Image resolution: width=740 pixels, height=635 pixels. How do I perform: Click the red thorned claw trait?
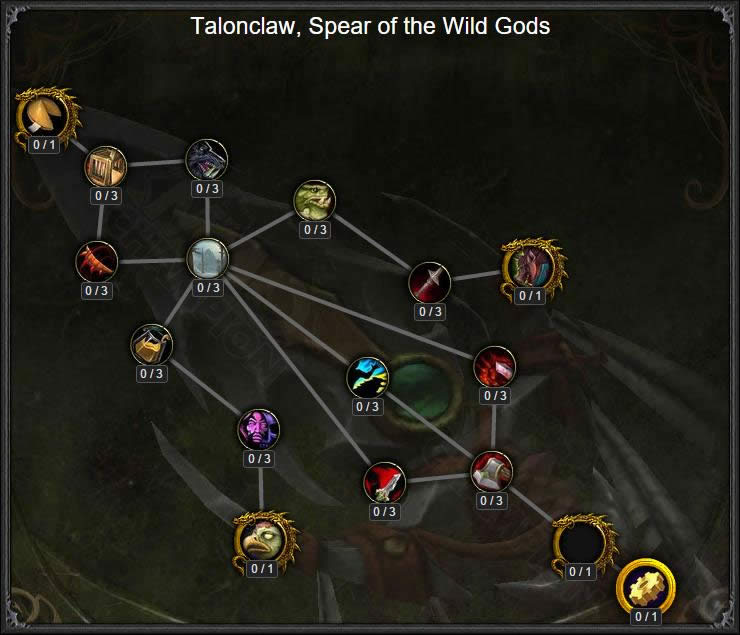[97, 262]
